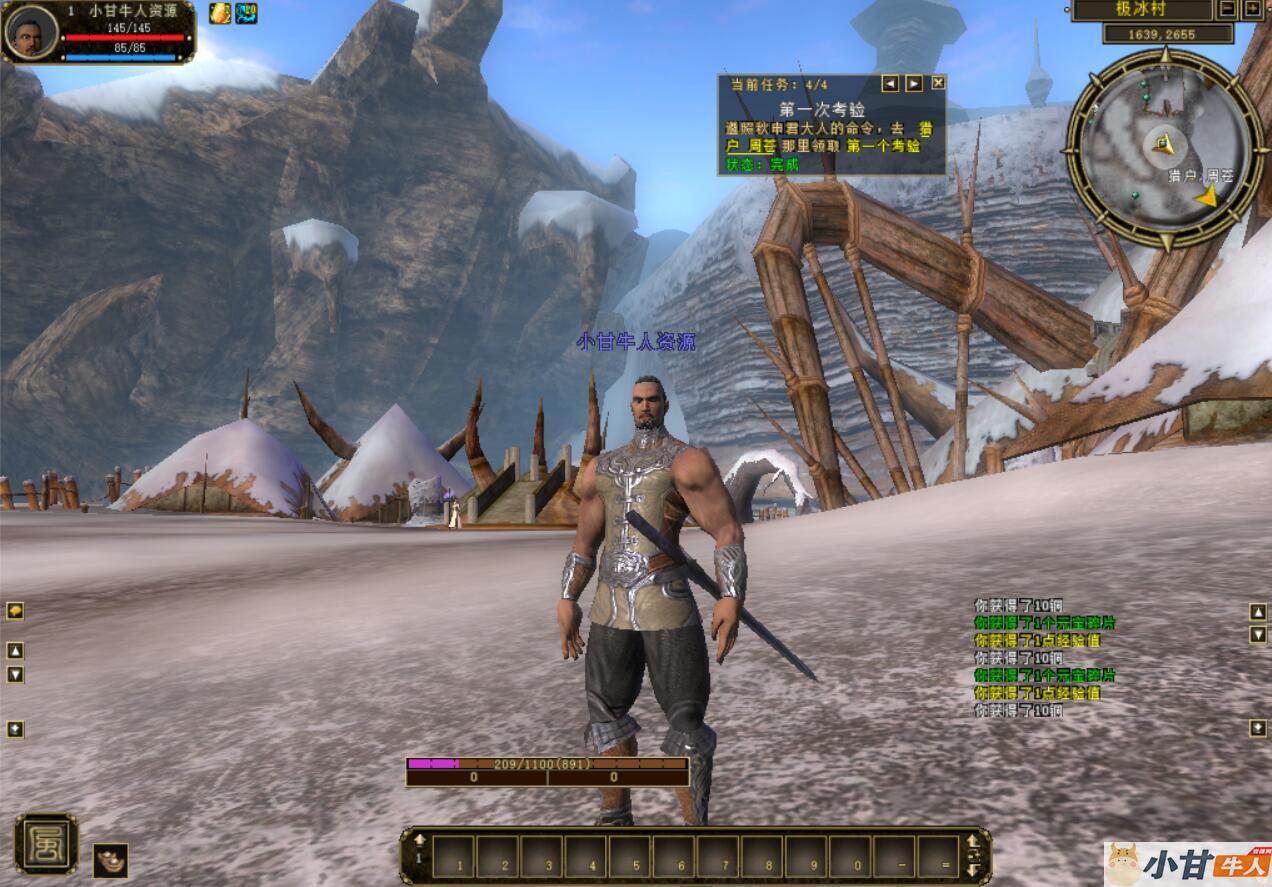Image resolution: width=1272 pixels, height=887 pixels.
Task: Click hotbar slot number 5
Action: (x=630, y=857)
